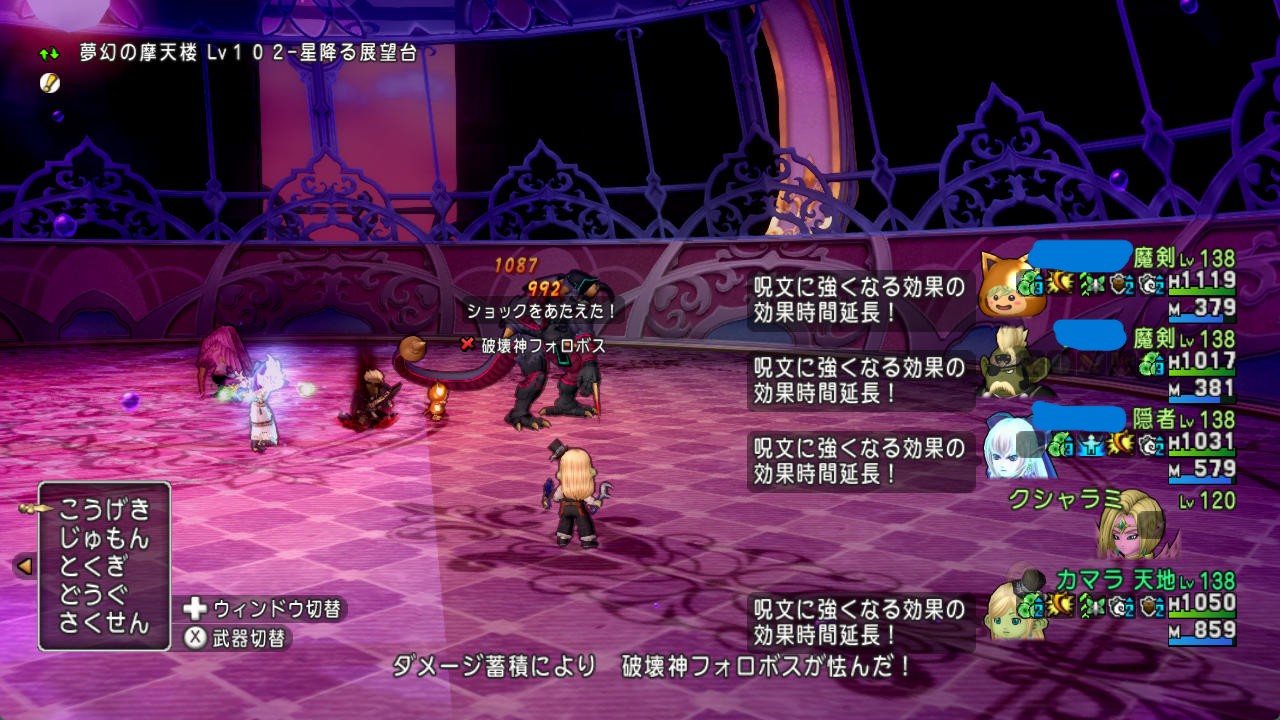Select どうぐ to use an item
The height and width of the screenshot is (720, 1280).
pyautogui.click(x=92, y=595)
